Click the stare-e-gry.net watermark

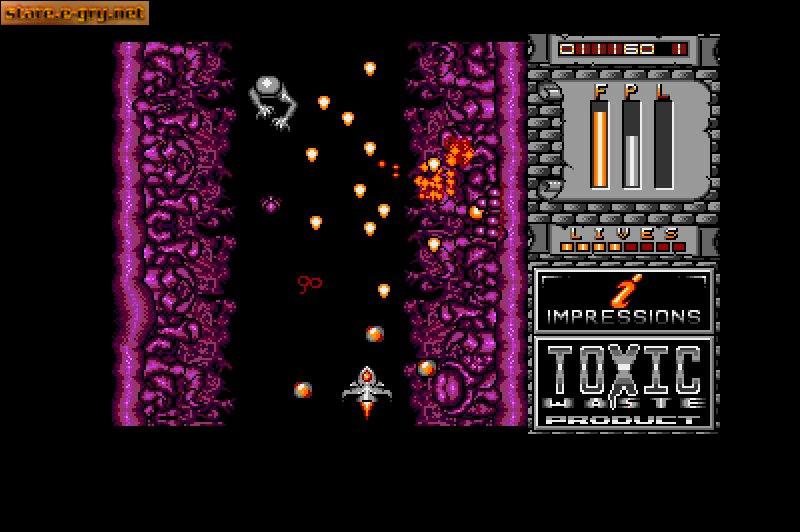pos(74,13)
